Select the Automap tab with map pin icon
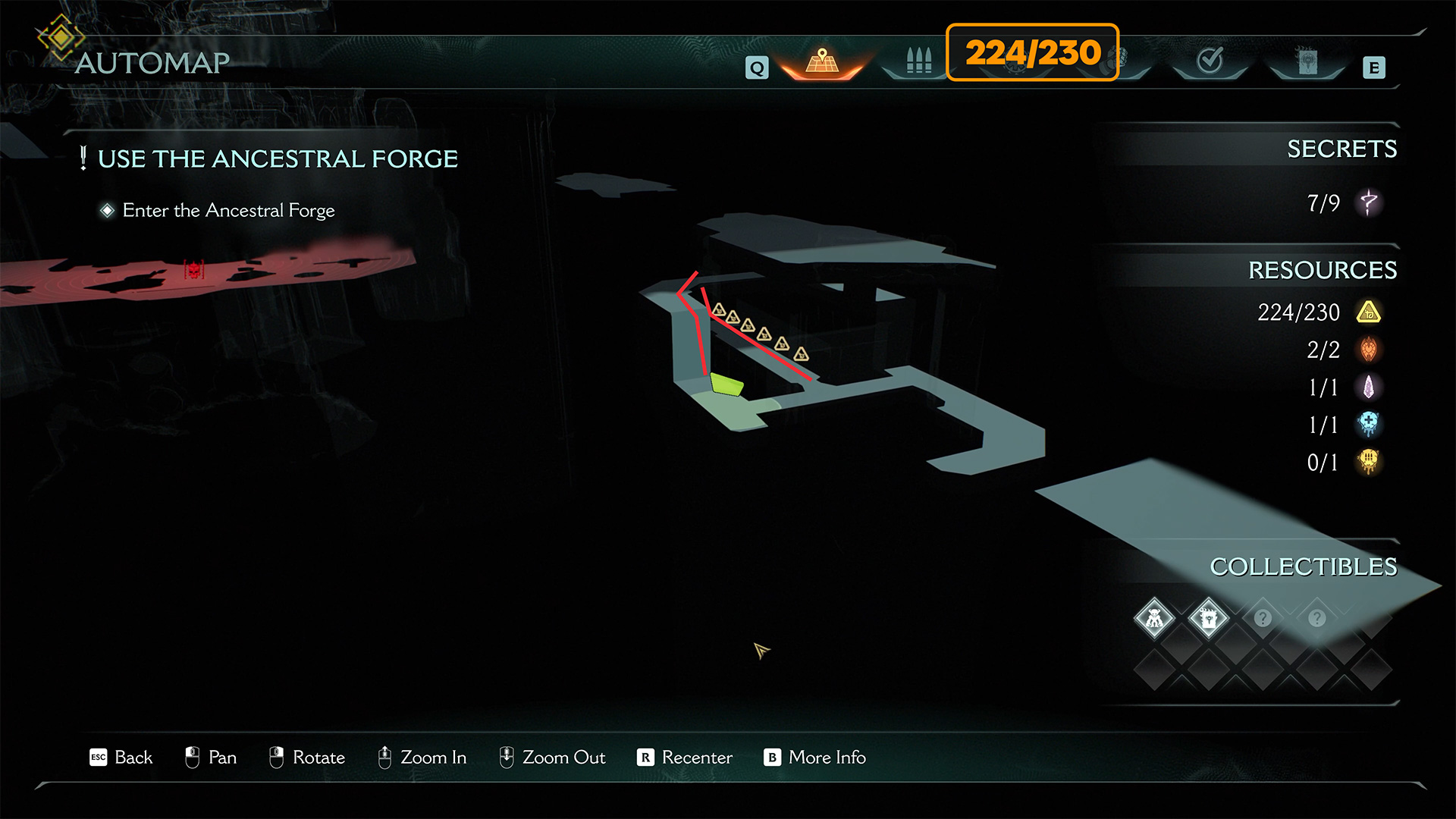The image size is (1456, 819). (x=823, y=61)
